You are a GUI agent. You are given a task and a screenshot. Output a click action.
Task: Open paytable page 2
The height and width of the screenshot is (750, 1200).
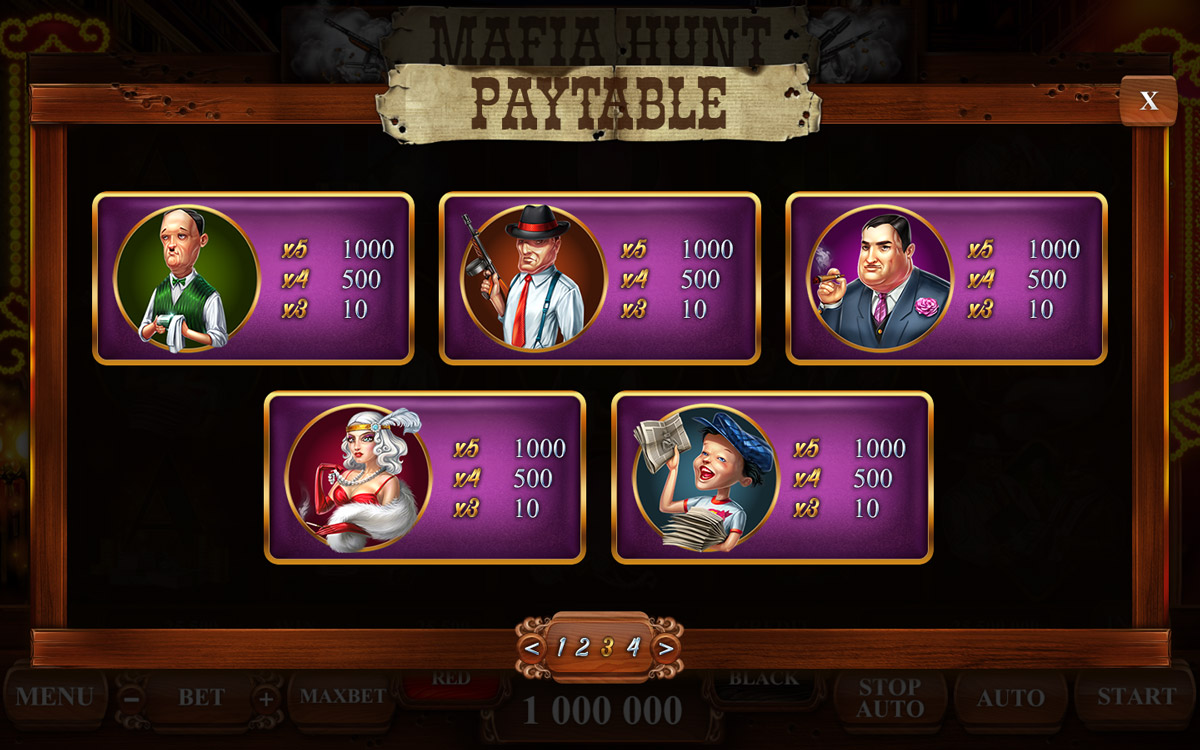click(x=583, y=647)
